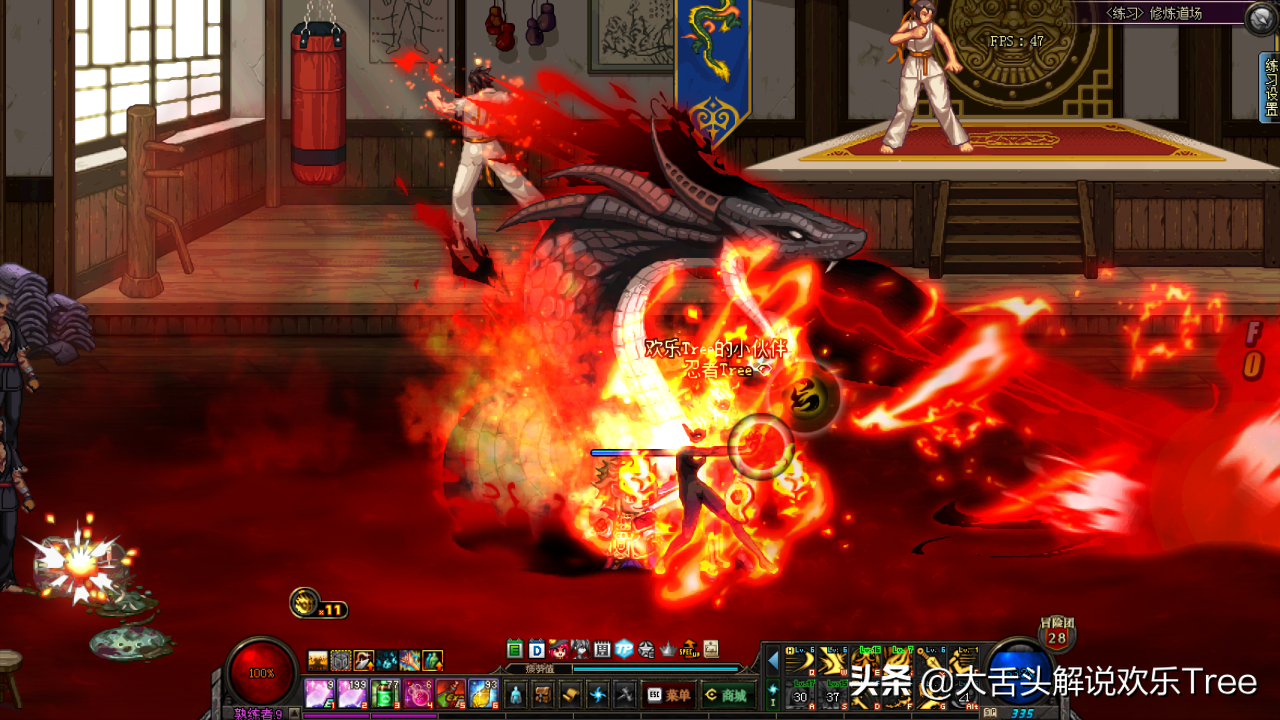Open the quest scroll icon
1280x720 pixels.
(570, 694)
